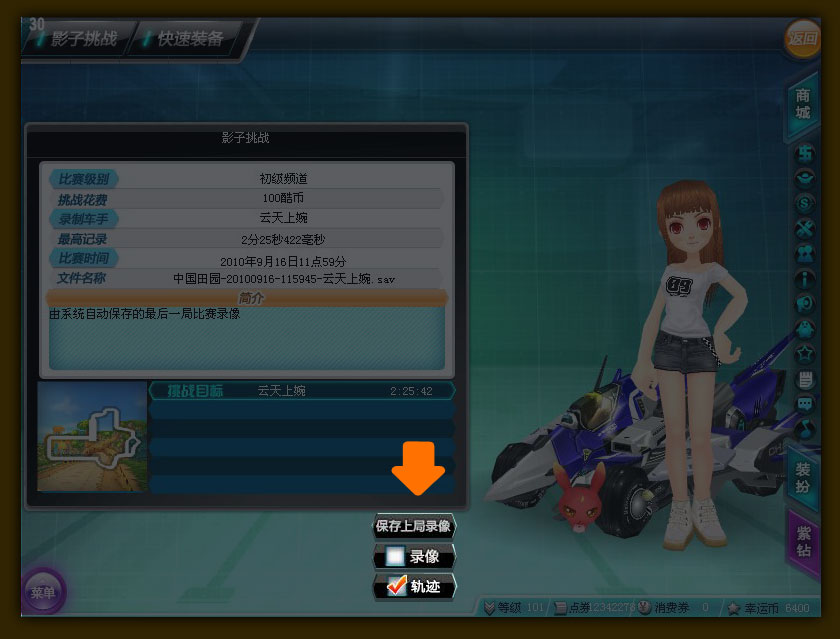The height and width of the screenshot is (639, 840).
Task: Open the 装扮 dress-up side tab
Action: coord(803,477)
